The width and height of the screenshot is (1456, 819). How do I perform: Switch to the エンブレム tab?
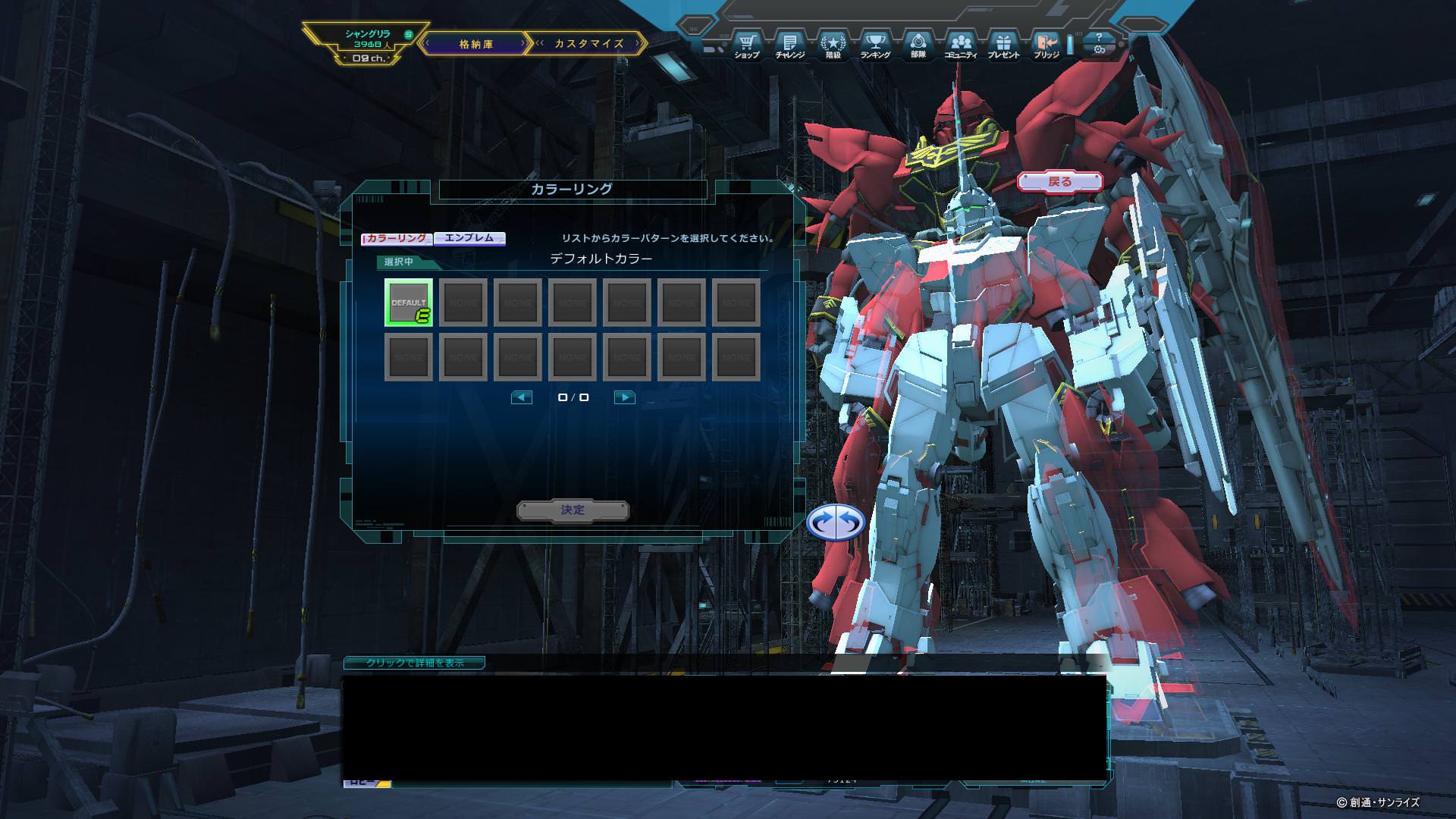coord(469,238)
